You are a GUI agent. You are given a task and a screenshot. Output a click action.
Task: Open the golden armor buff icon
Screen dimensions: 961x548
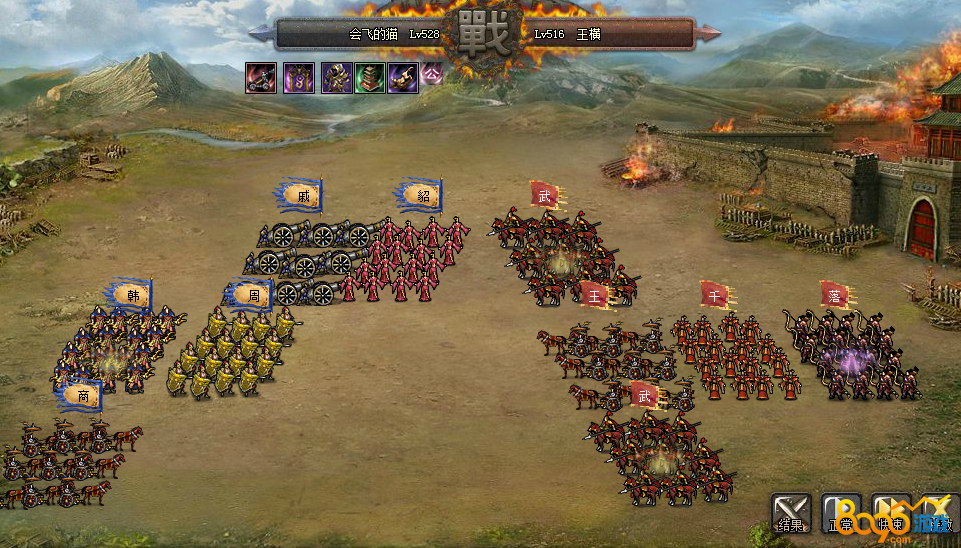coord(335,77)
